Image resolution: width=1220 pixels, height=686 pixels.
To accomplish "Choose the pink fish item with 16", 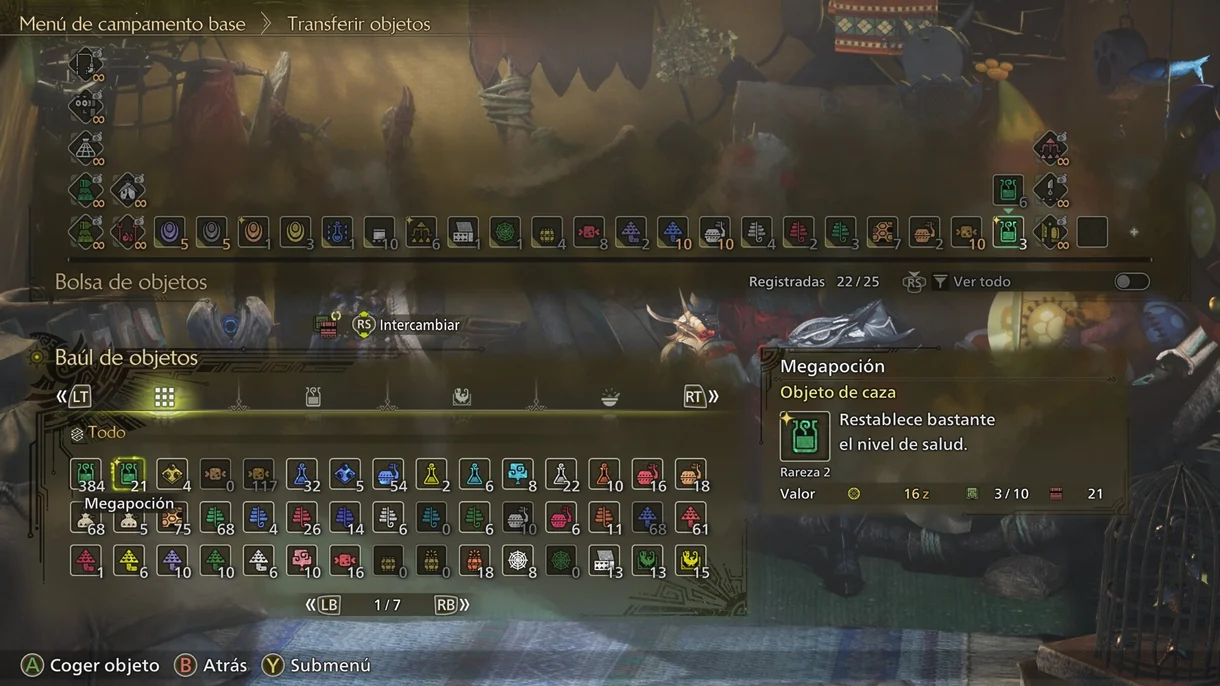I will 345,560.
